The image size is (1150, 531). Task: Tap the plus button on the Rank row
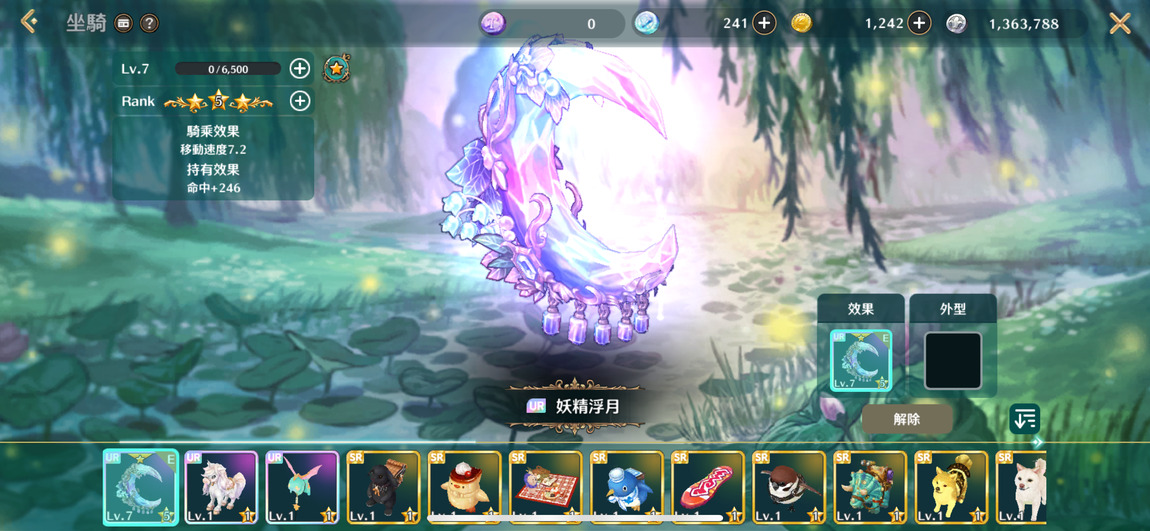(x=299, y=101)
